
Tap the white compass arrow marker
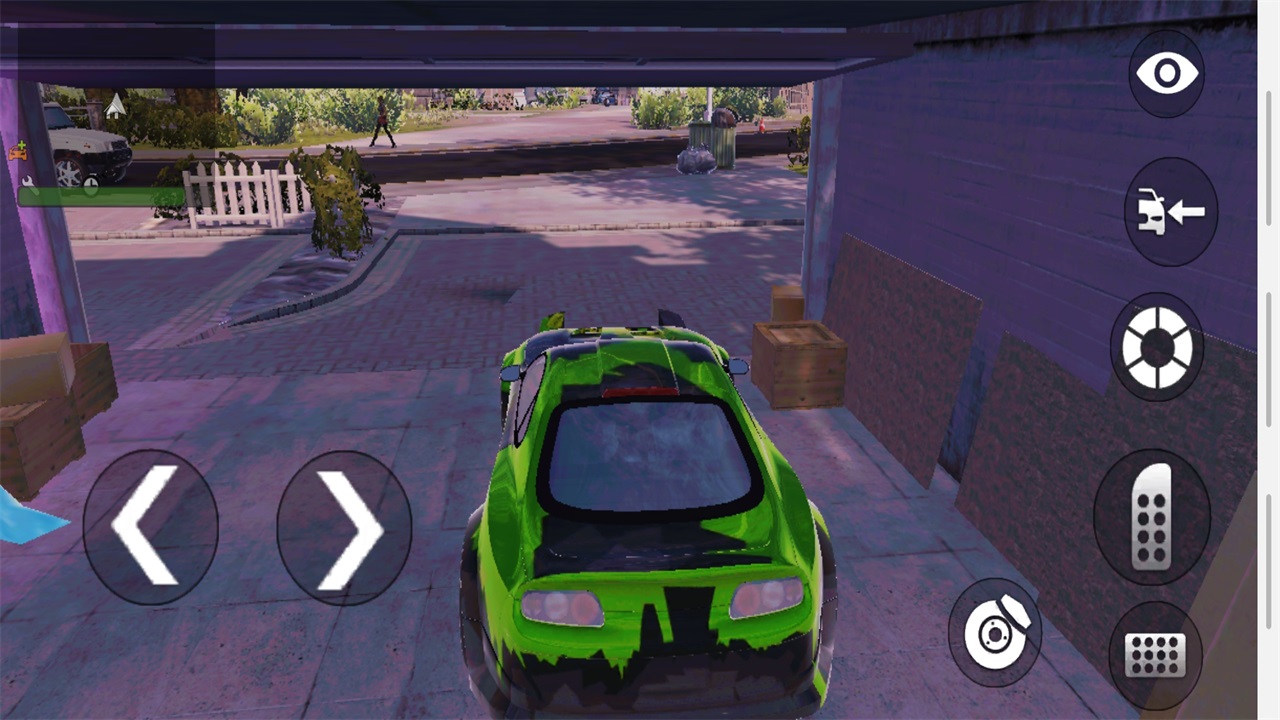coord(114,105)
